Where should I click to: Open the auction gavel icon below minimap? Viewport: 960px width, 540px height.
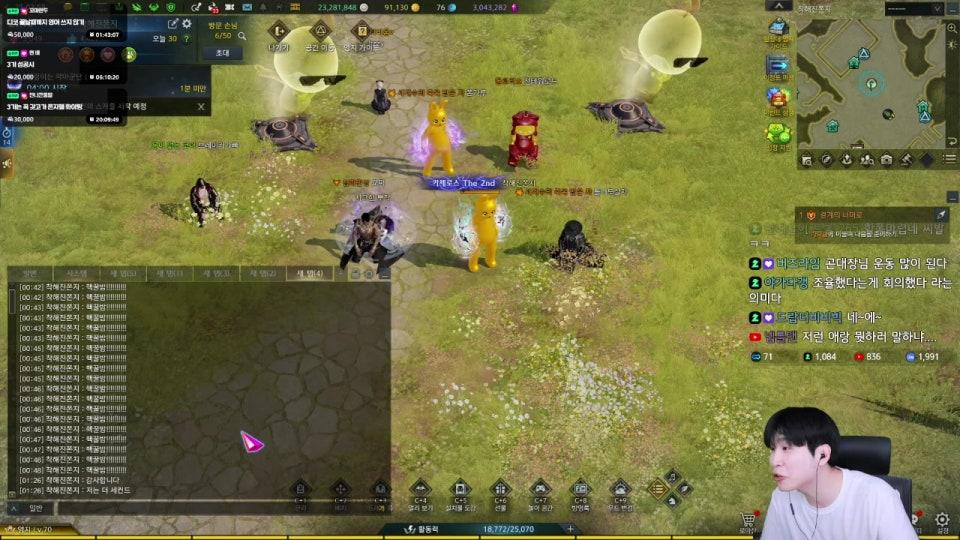click(905, 159)
